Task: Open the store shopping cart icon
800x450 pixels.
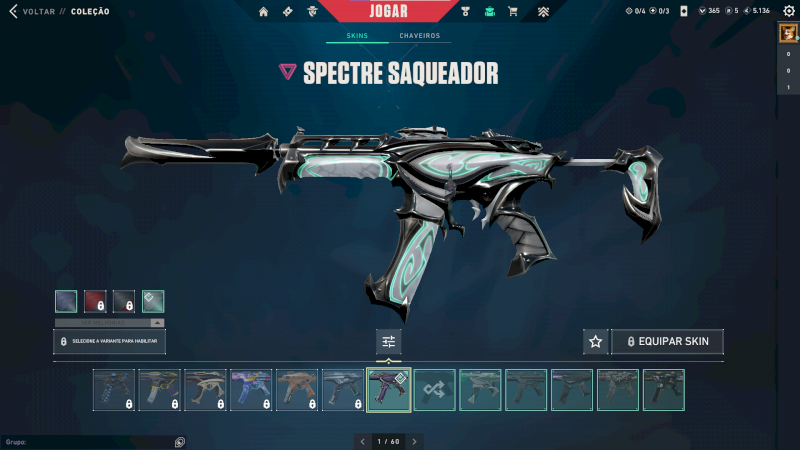Action: point(513,12)
